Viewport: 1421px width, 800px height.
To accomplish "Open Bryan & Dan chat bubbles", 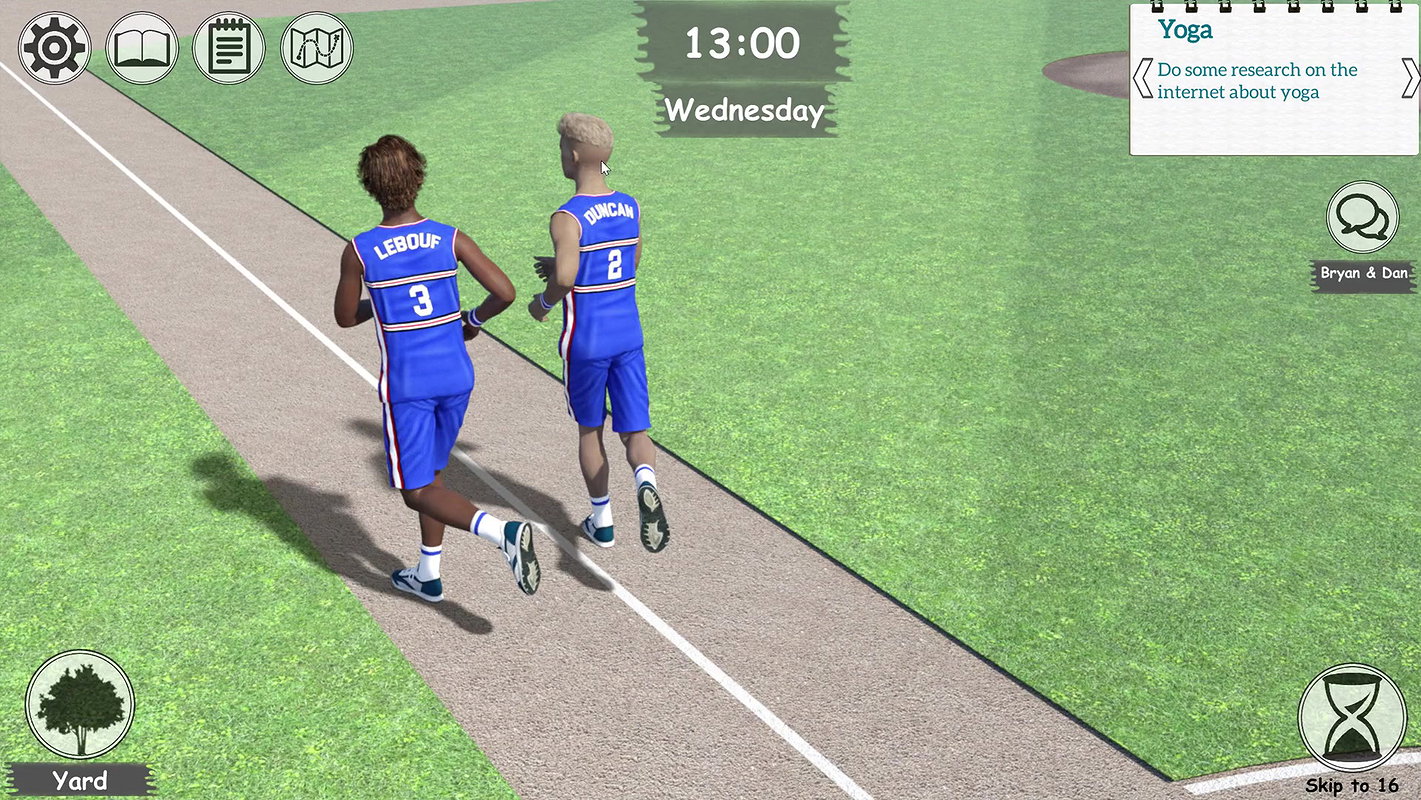I will 1362,217.
